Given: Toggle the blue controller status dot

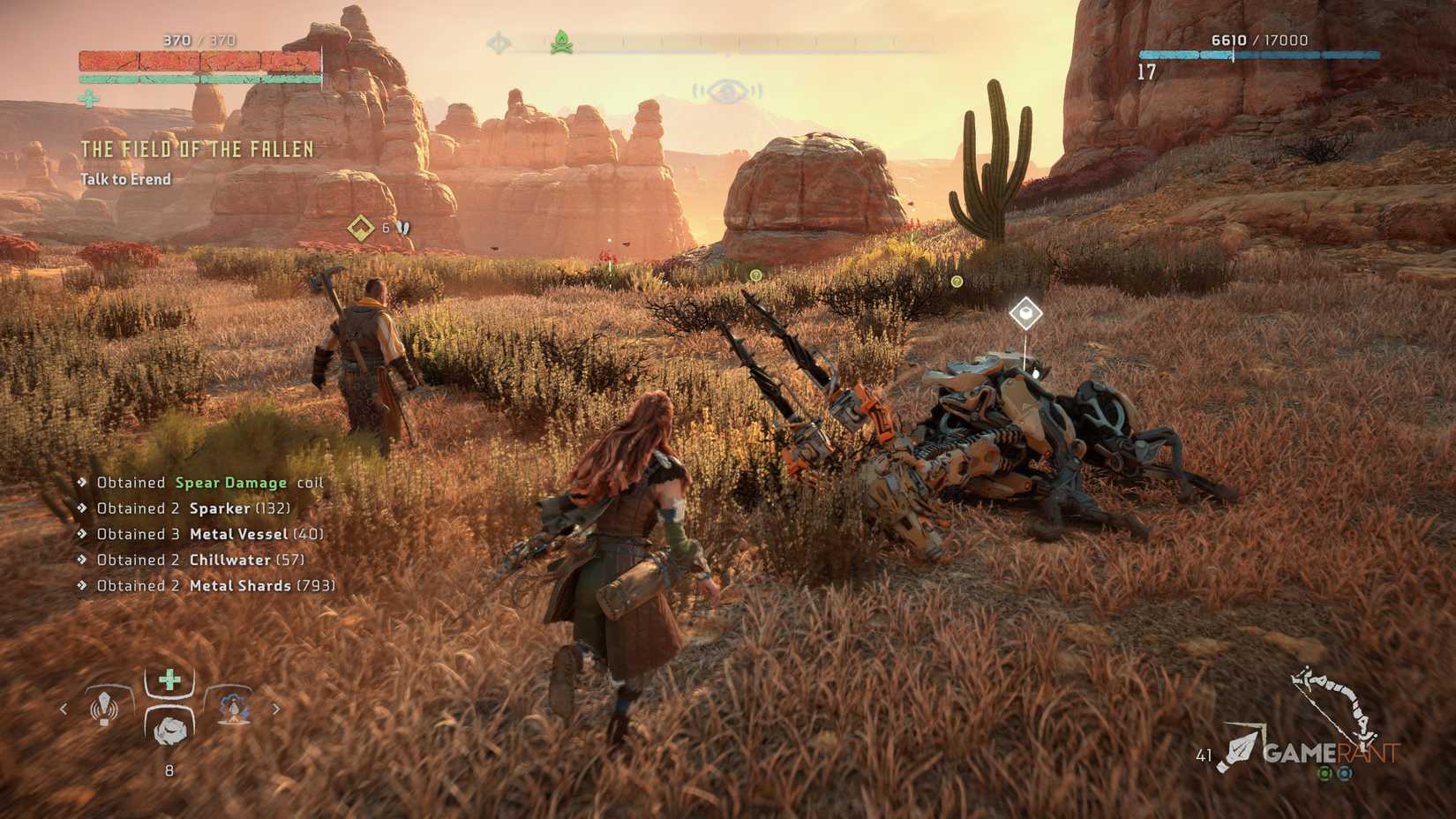Looking at the screenshot, I should pyautogui.click(x=1344, y=773).
